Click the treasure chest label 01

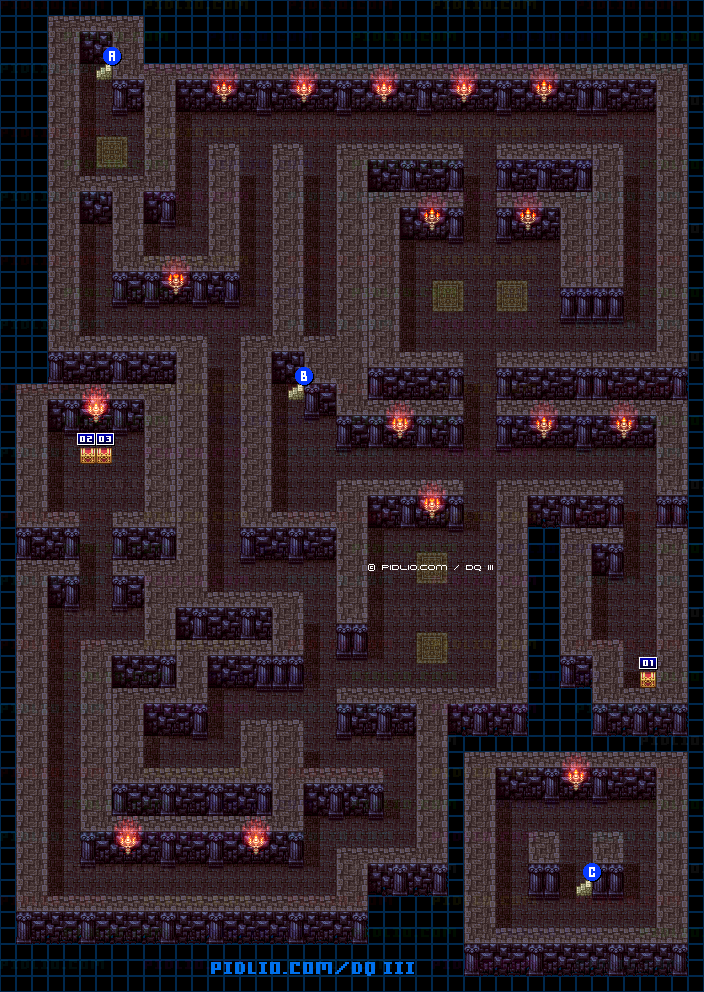[x=648, y=662]
